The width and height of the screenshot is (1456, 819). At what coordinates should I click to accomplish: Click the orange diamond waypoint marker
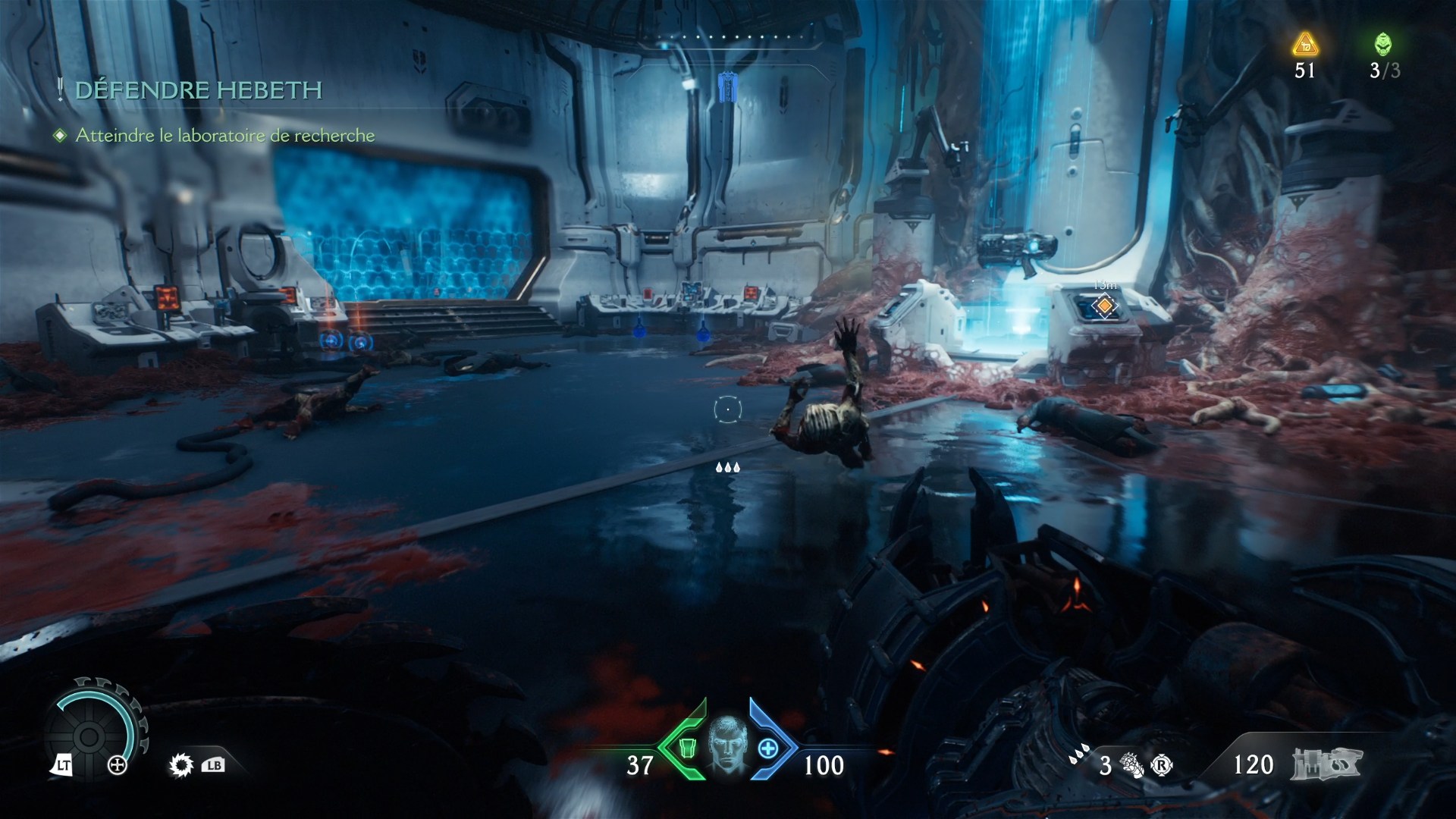coord(1105,306)
